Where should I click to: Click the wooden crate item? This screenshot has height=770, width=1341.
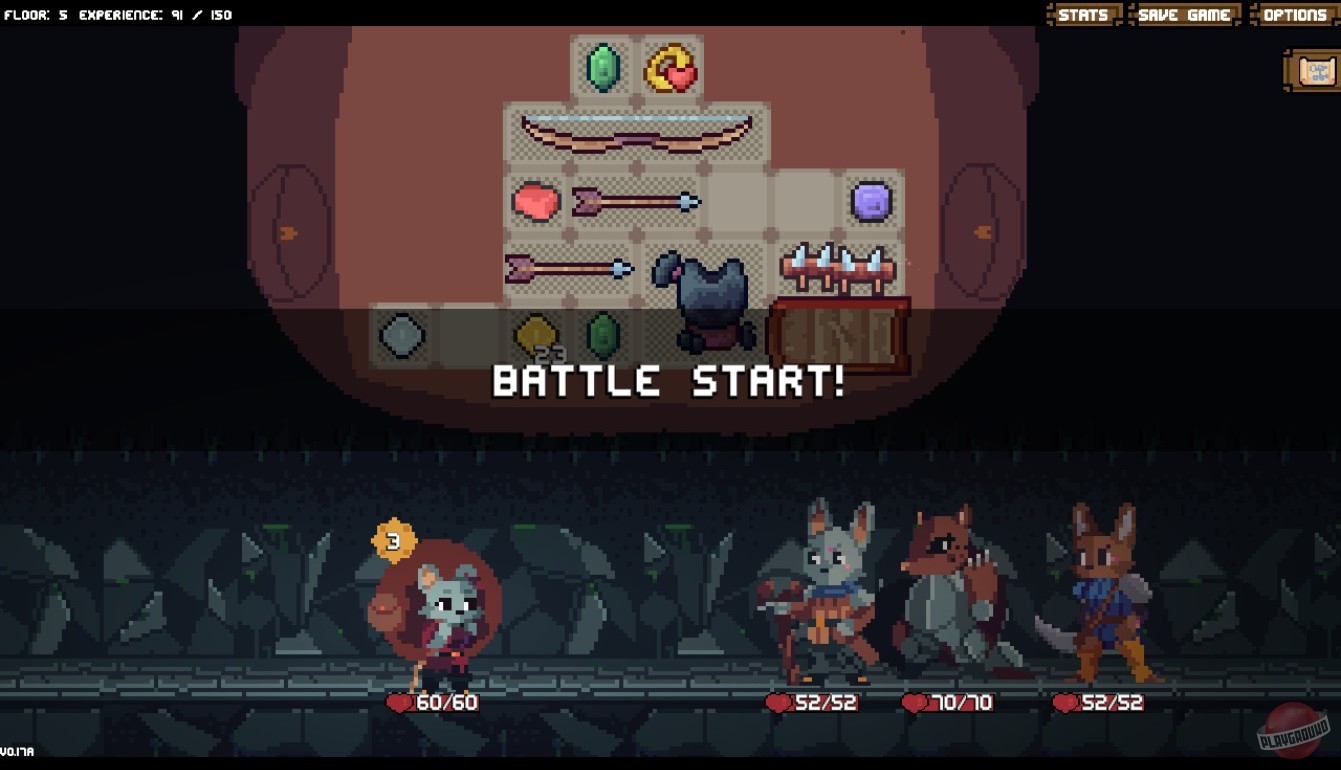click(839, 330)
